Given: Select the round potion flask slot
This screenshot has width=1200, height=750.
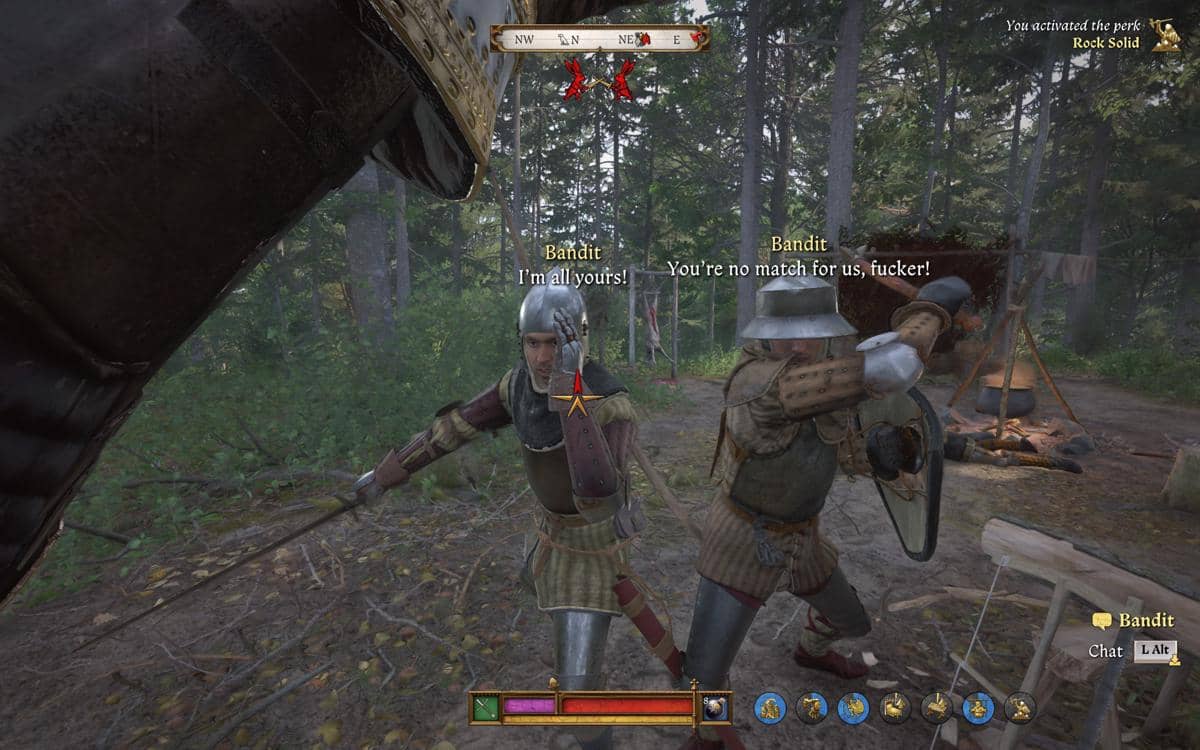Looking at the screenshot, I should (x=715, y=707).
